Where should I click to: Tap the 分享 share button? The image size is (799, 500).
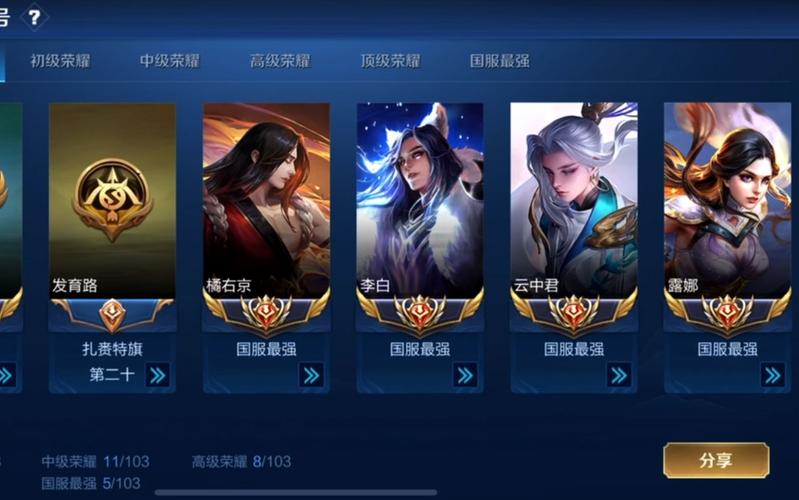click(716, 460)
